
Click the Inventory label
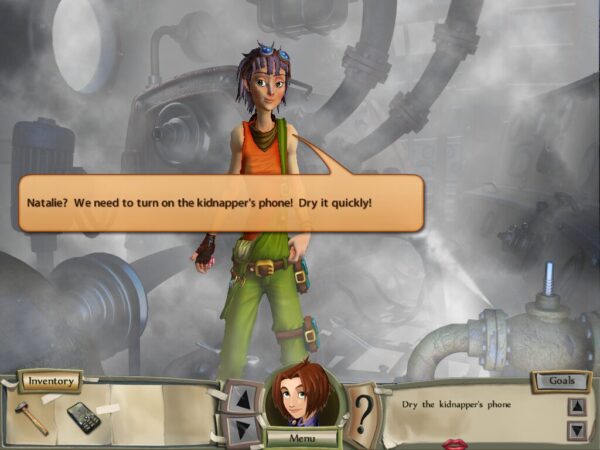(49, 382)
